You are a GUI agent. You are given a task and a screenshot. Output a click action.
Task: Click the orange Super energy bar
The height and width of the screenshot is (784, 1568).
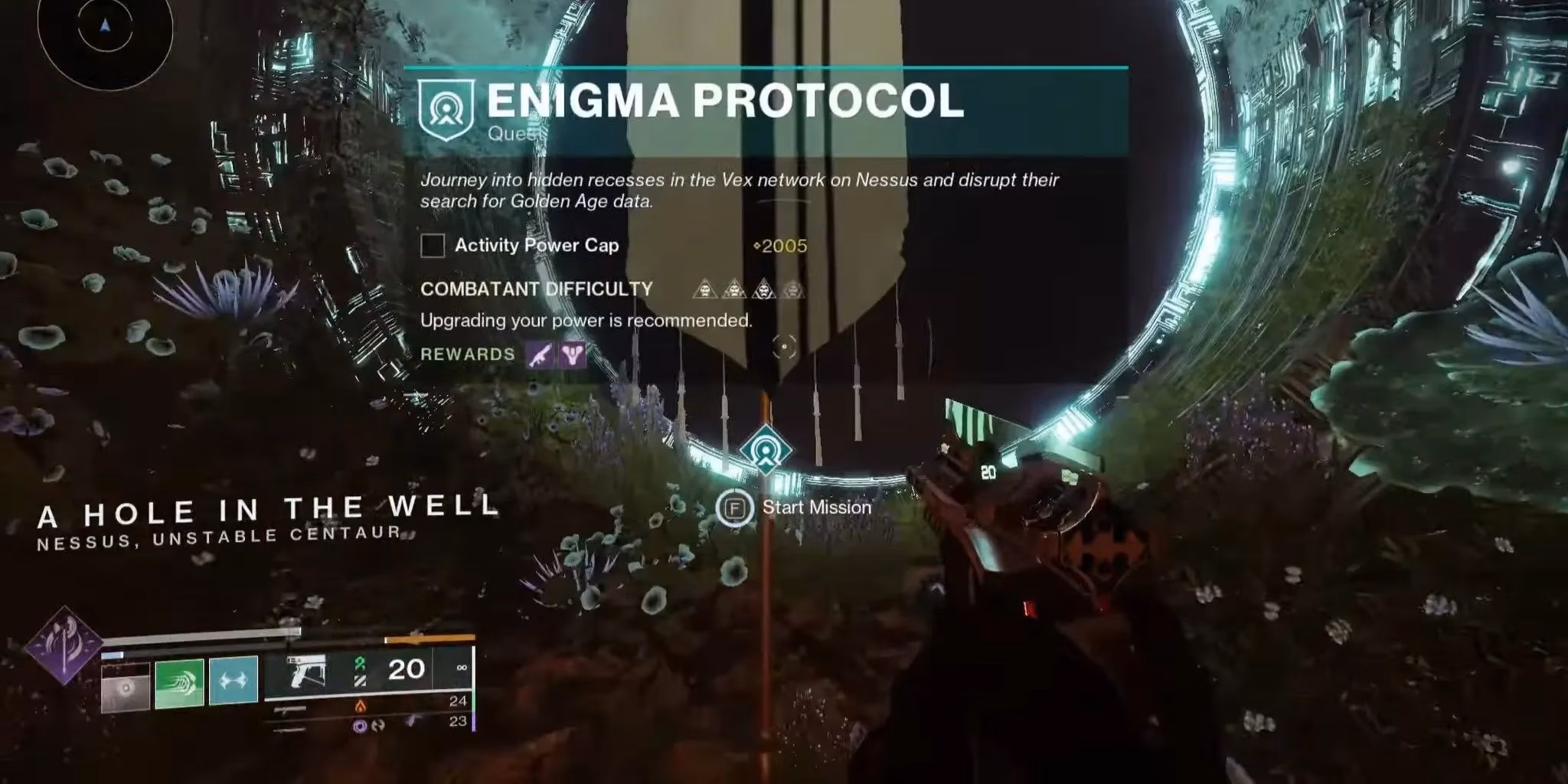[x=430, y=637]
